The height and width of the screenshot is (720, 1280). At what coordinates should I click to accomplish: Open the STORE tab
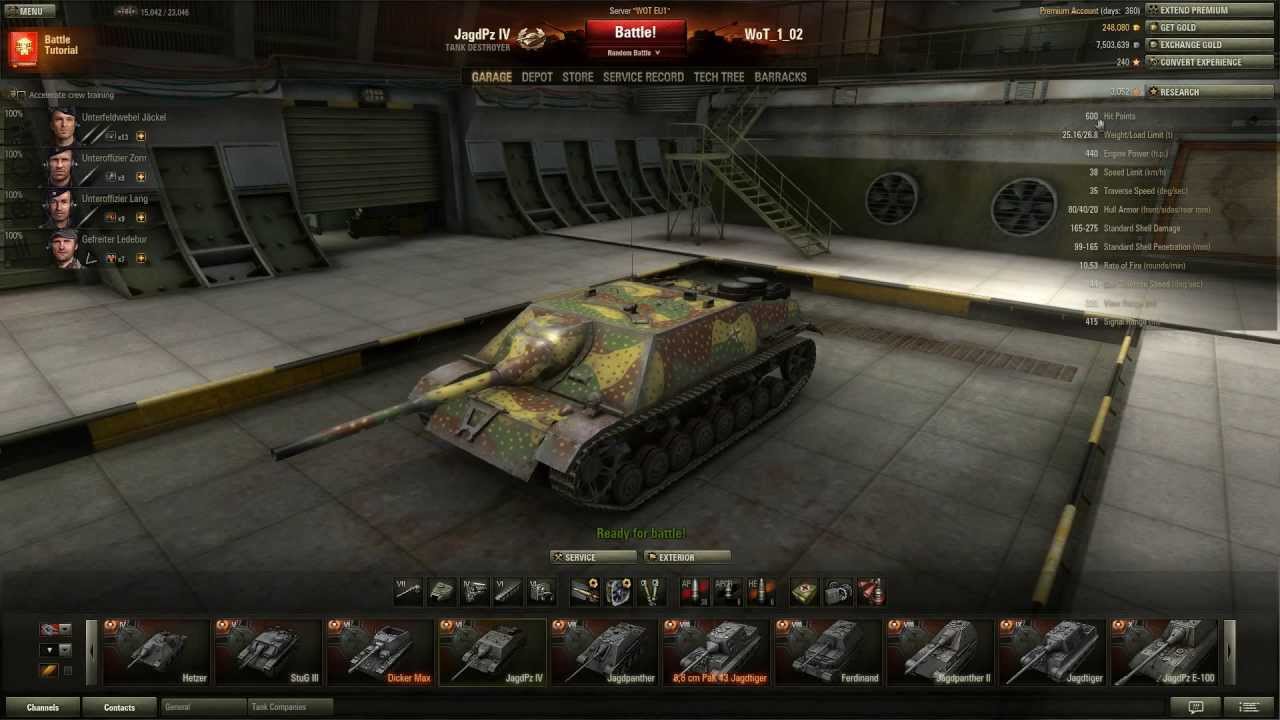577,77
